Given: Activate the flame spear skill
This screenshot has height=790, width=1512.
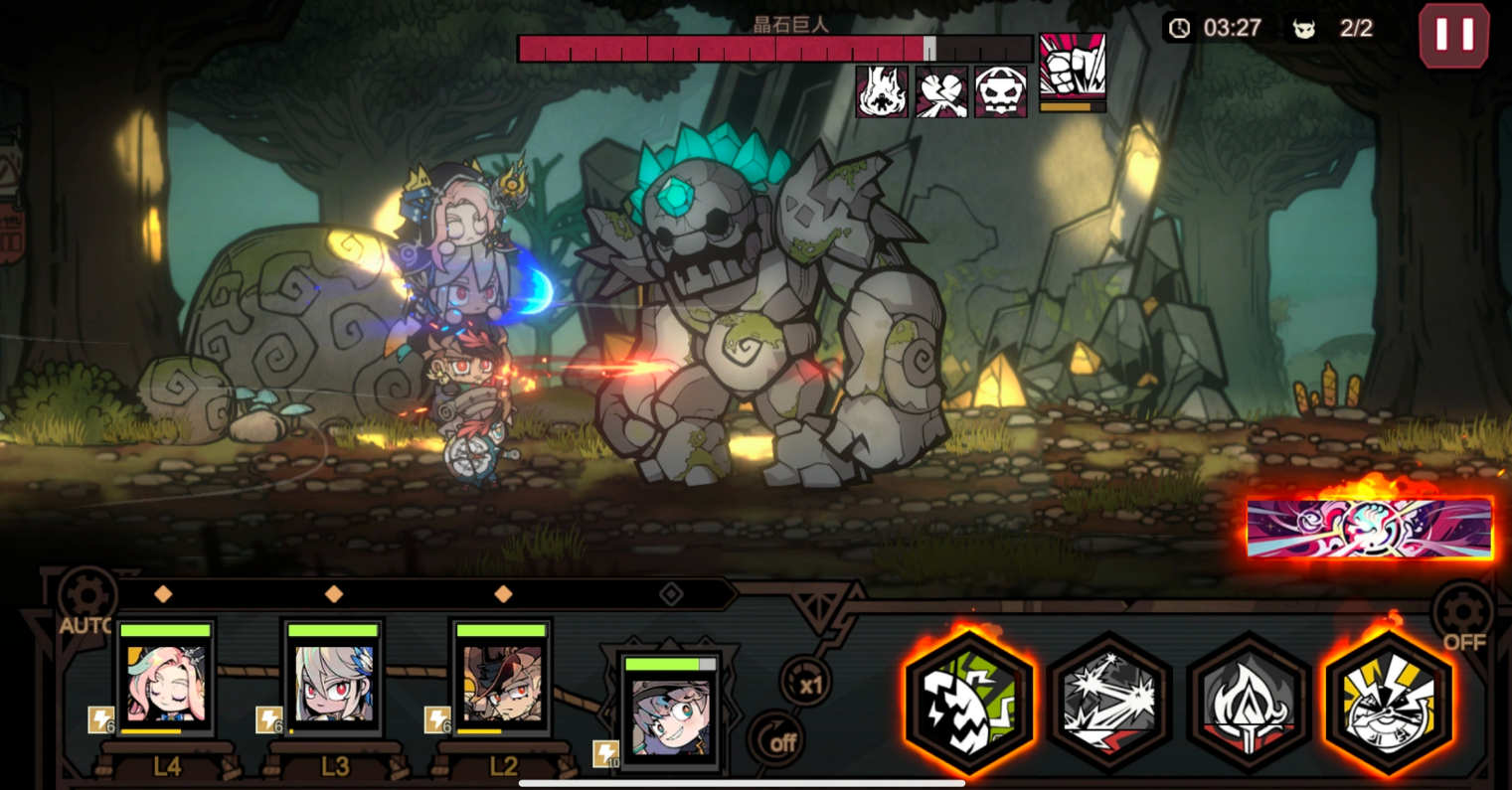Looking at the screenshot, I should [1249, 701].
